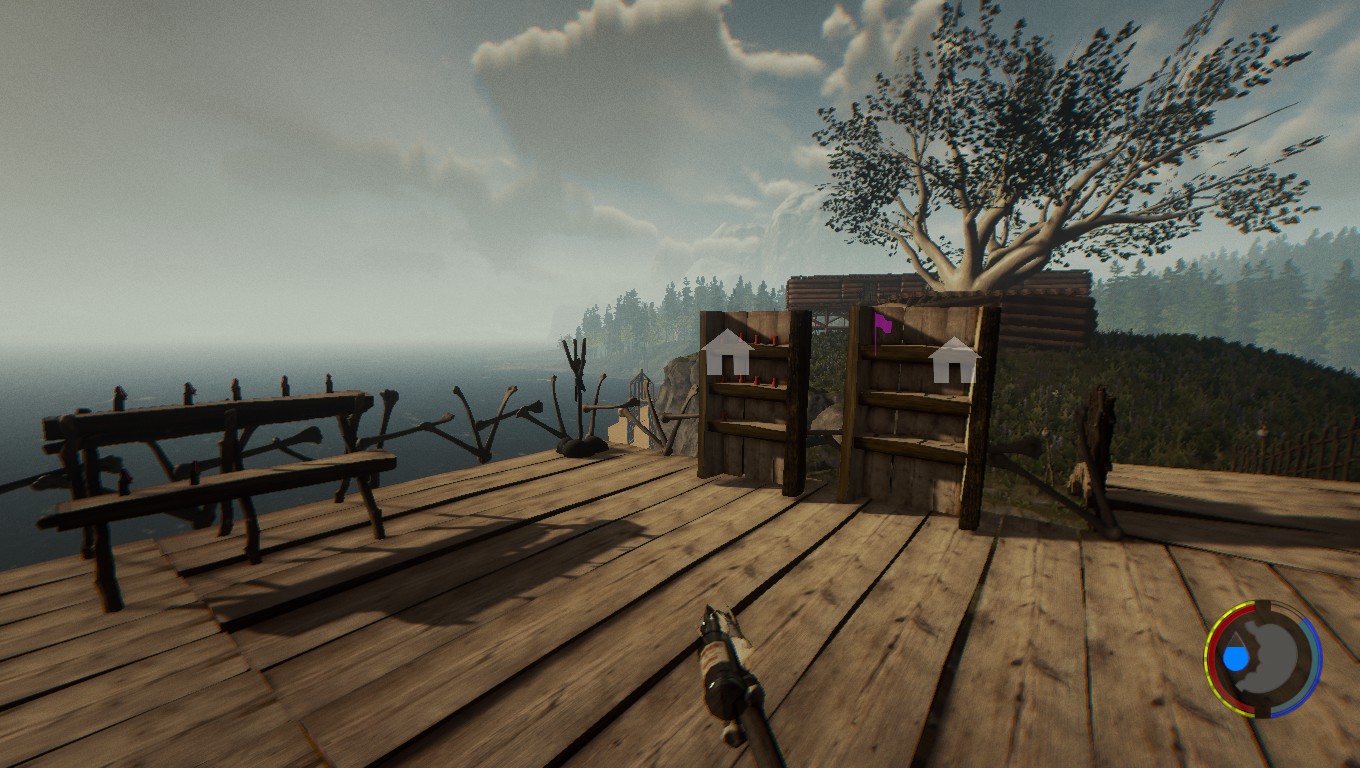Select the house marker beside the purple flag
The image size is (1360, 768).
pyautogui.click(x=954, y=361)
